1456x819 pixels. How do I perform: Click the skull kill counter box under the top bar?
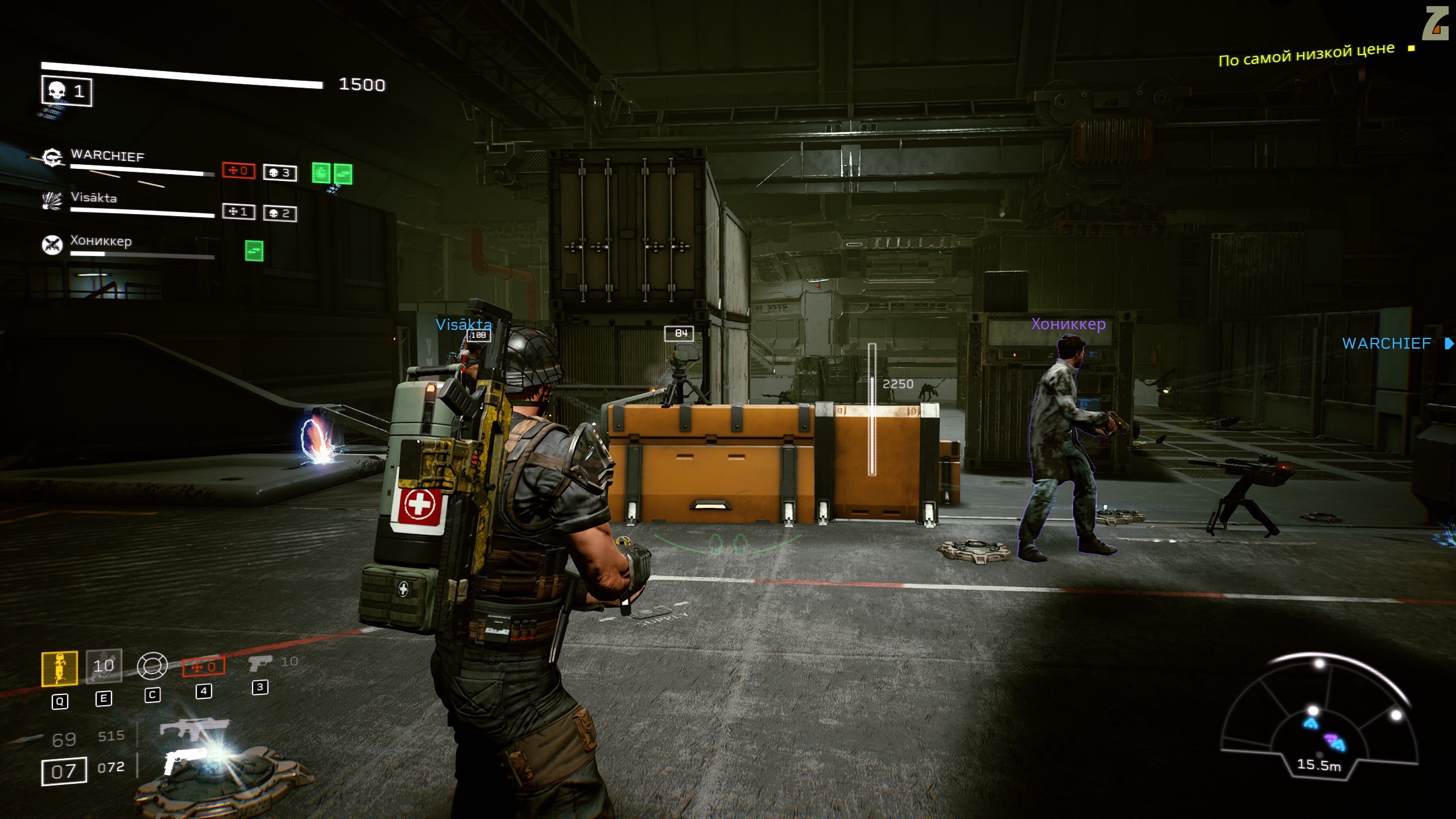pyautogui.click(x=67, y=92)
